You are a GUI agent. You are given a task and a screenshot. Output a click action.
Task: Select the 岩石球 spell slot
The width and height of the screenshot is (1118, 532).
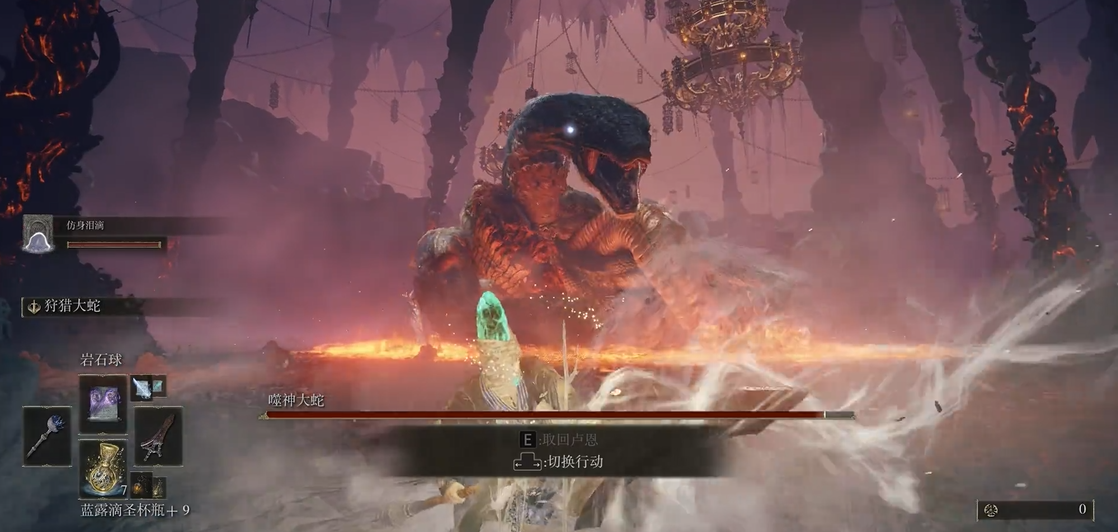(x=103, y=403)
